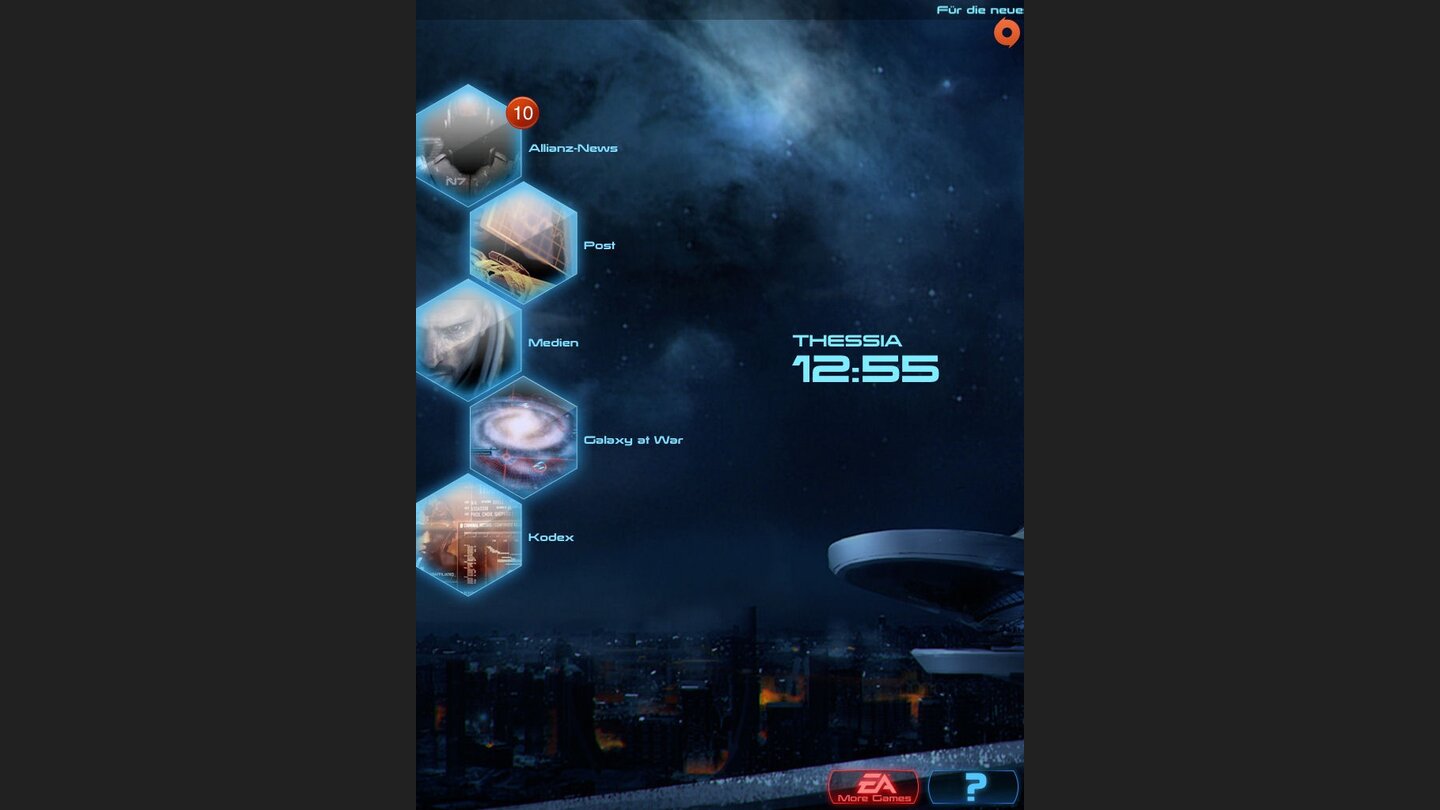Viewport: 1440px width, 810px height.
Task: Tap the 12:55 clock display
Action: [x=866, y=370]
